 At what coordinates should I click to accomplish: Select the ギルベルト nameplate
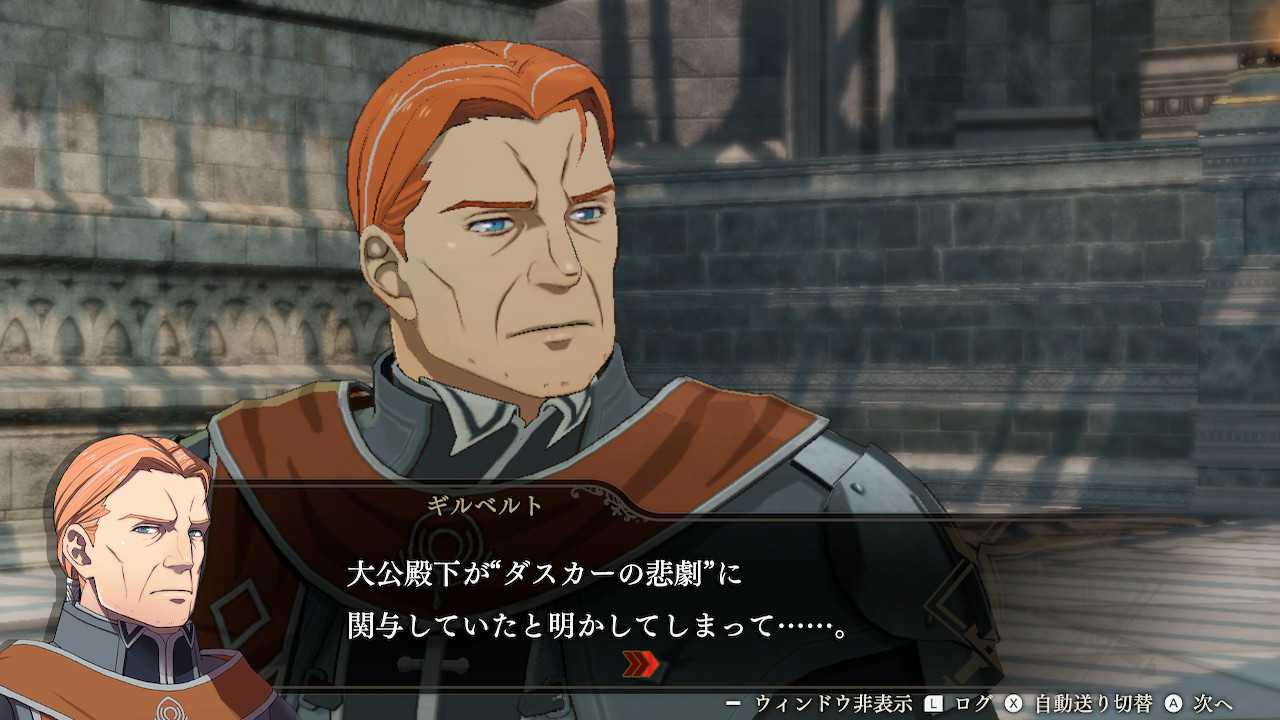click(x=481, y=504)
